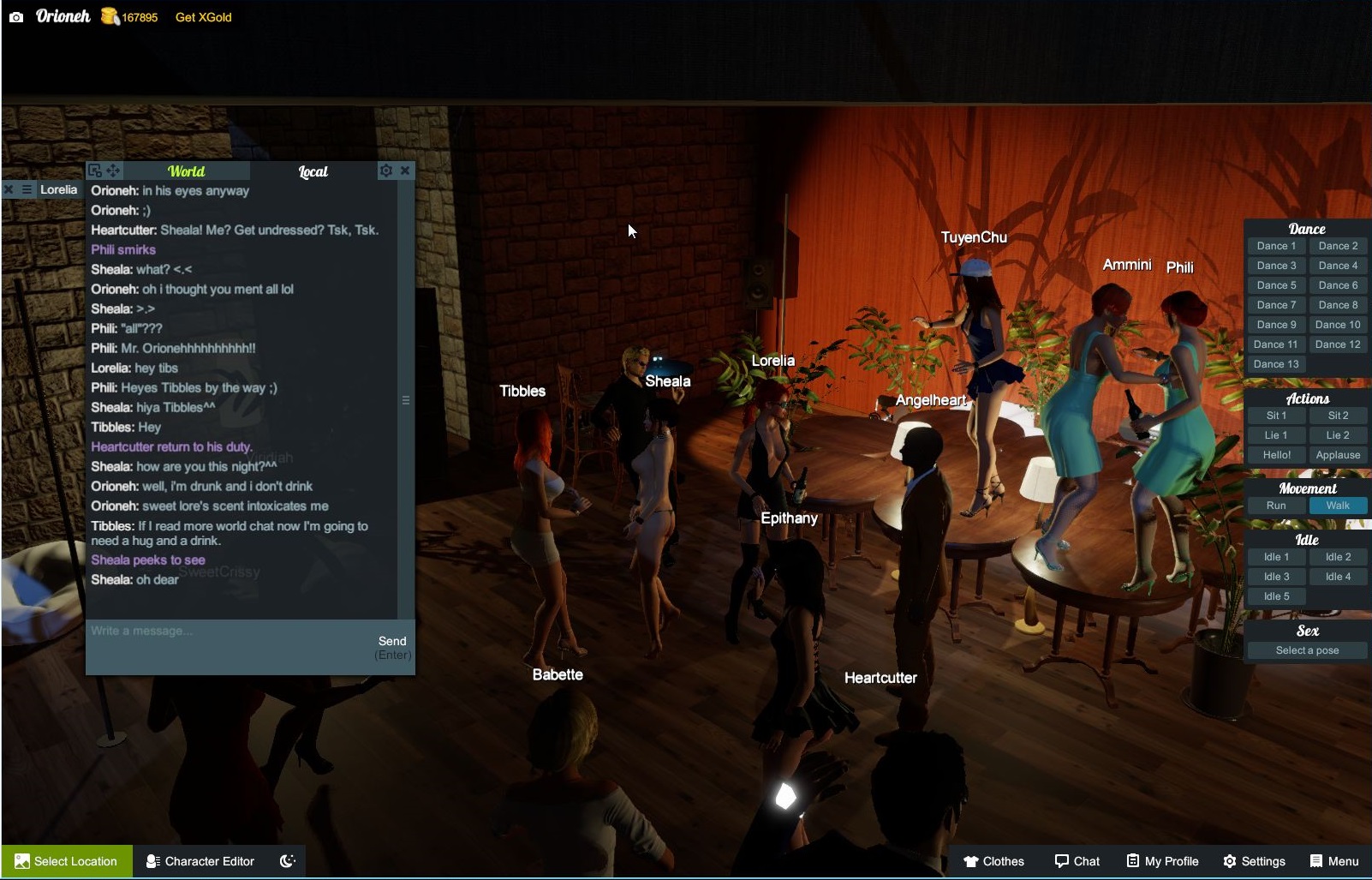The height and width of the screenshot is (880, 1372).
Task: Switch movement to Walk
Action: [1338, 506]
